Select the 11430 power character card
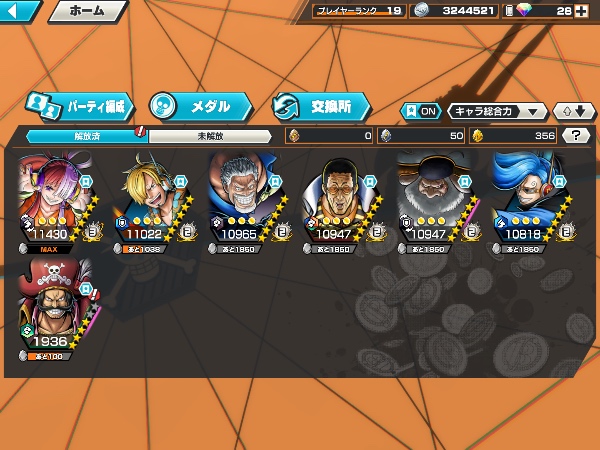 tap(55, 202)
